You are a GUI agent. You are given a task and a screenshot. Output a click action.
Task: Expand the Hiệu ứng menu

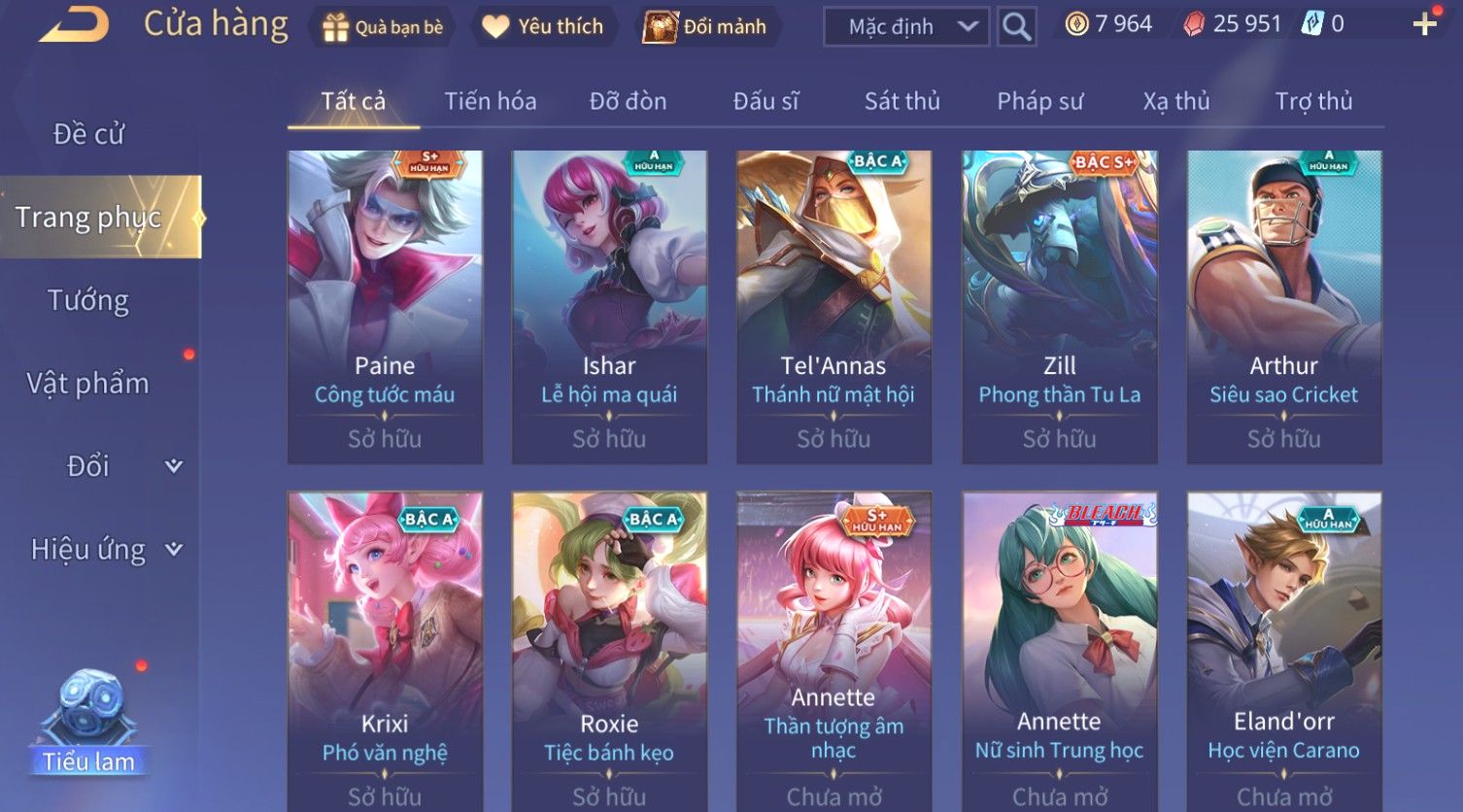click(x=105, y=550)
